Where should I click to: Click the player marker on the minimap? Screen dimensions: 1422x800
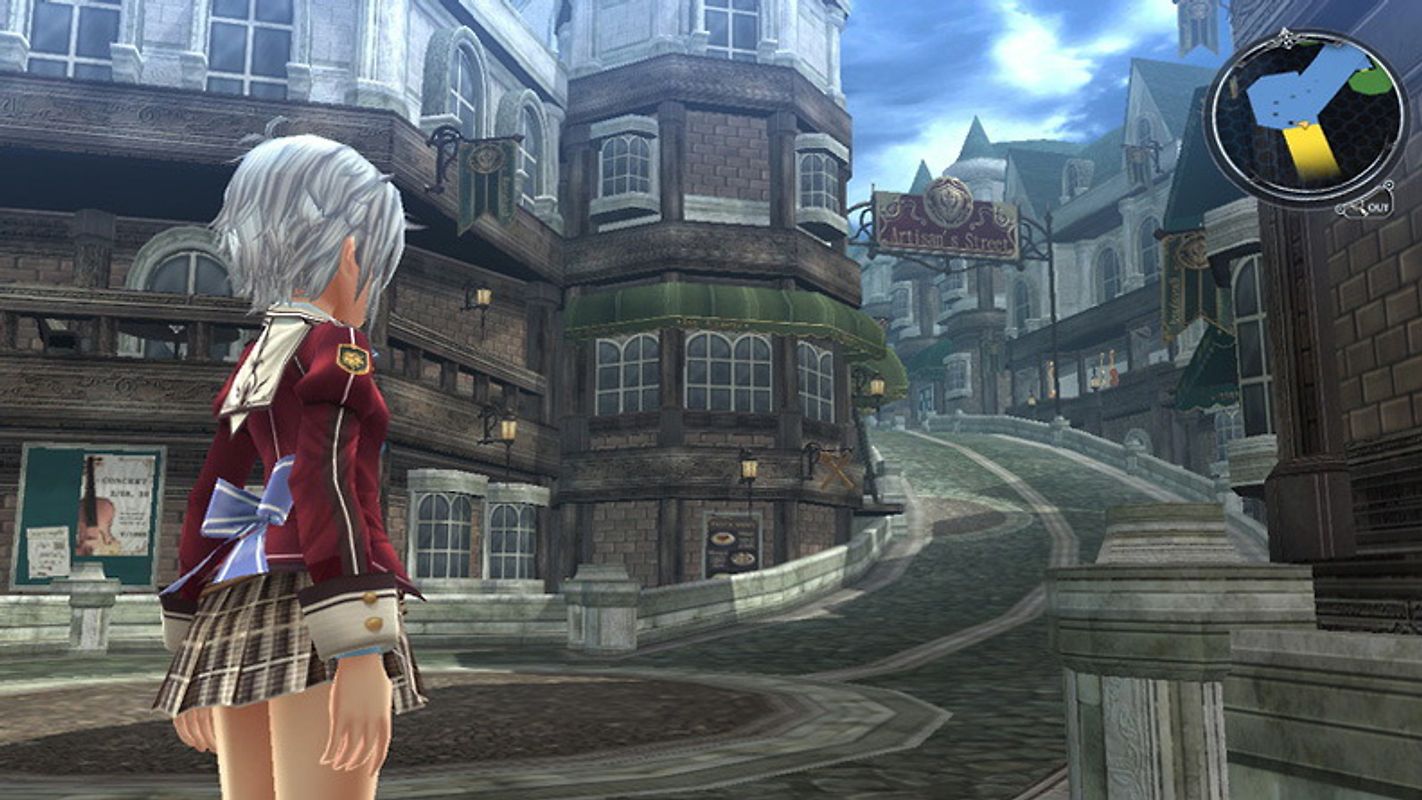coord(1303,125)
